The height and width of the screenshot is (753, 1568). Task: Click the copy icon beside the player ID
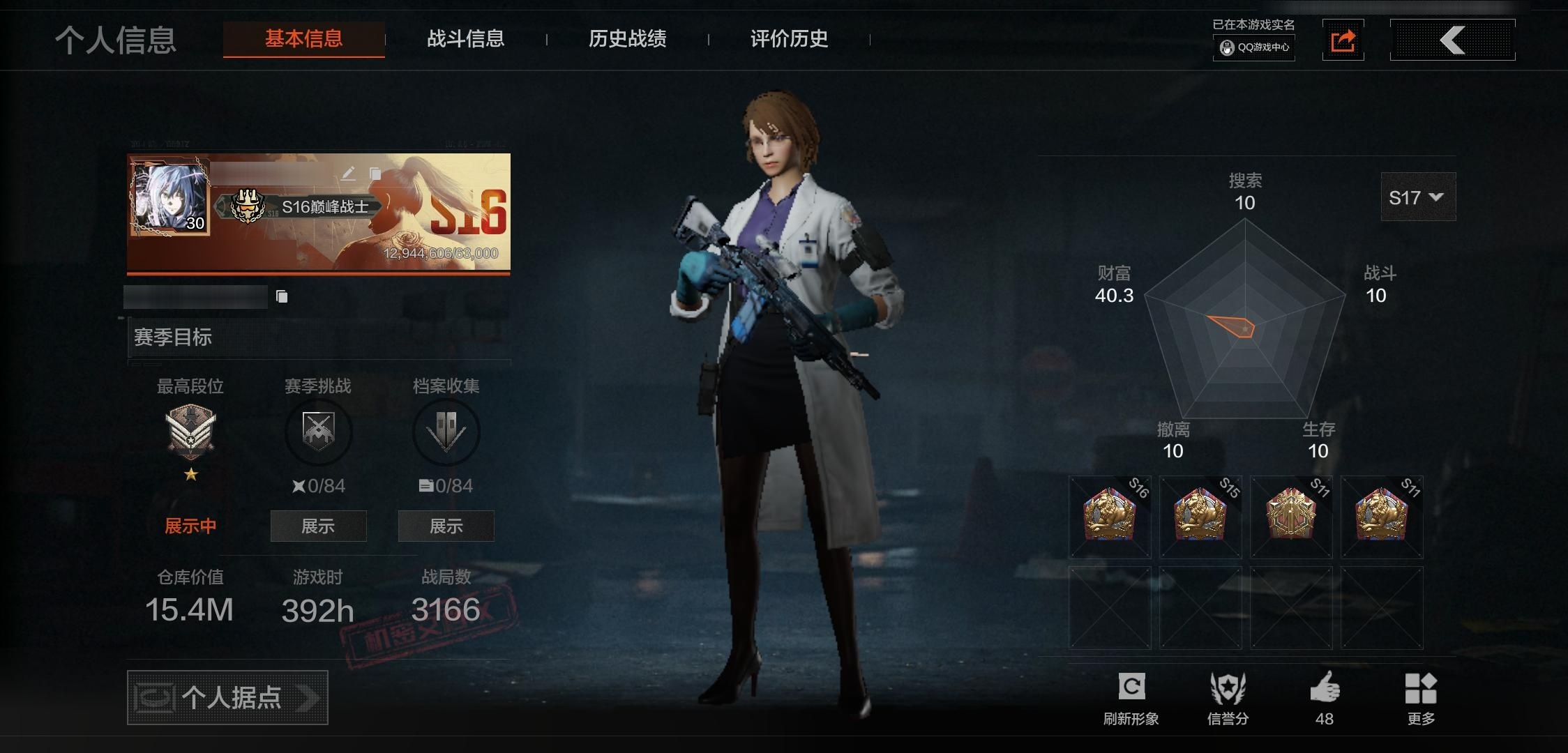(282, 296)
